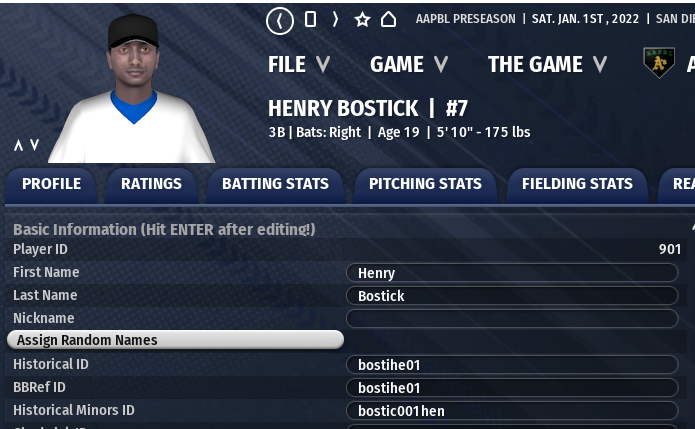The width and height of the screenshot is (695, 429).
Task: Open THE GAME menu
Action: 546,65
